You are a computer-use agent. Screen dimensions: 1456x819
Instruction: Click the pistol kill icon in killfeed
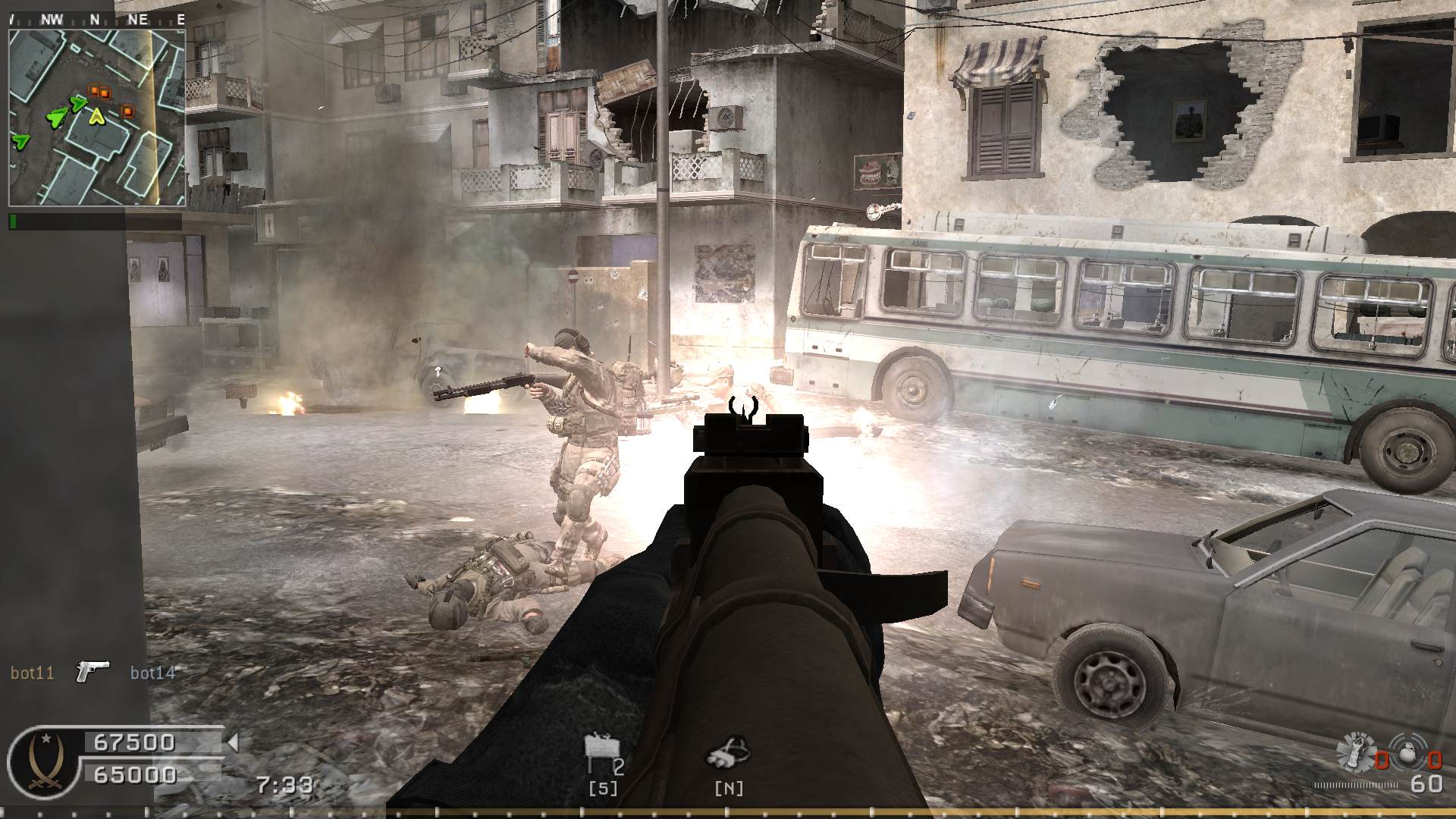coord(93,671)
